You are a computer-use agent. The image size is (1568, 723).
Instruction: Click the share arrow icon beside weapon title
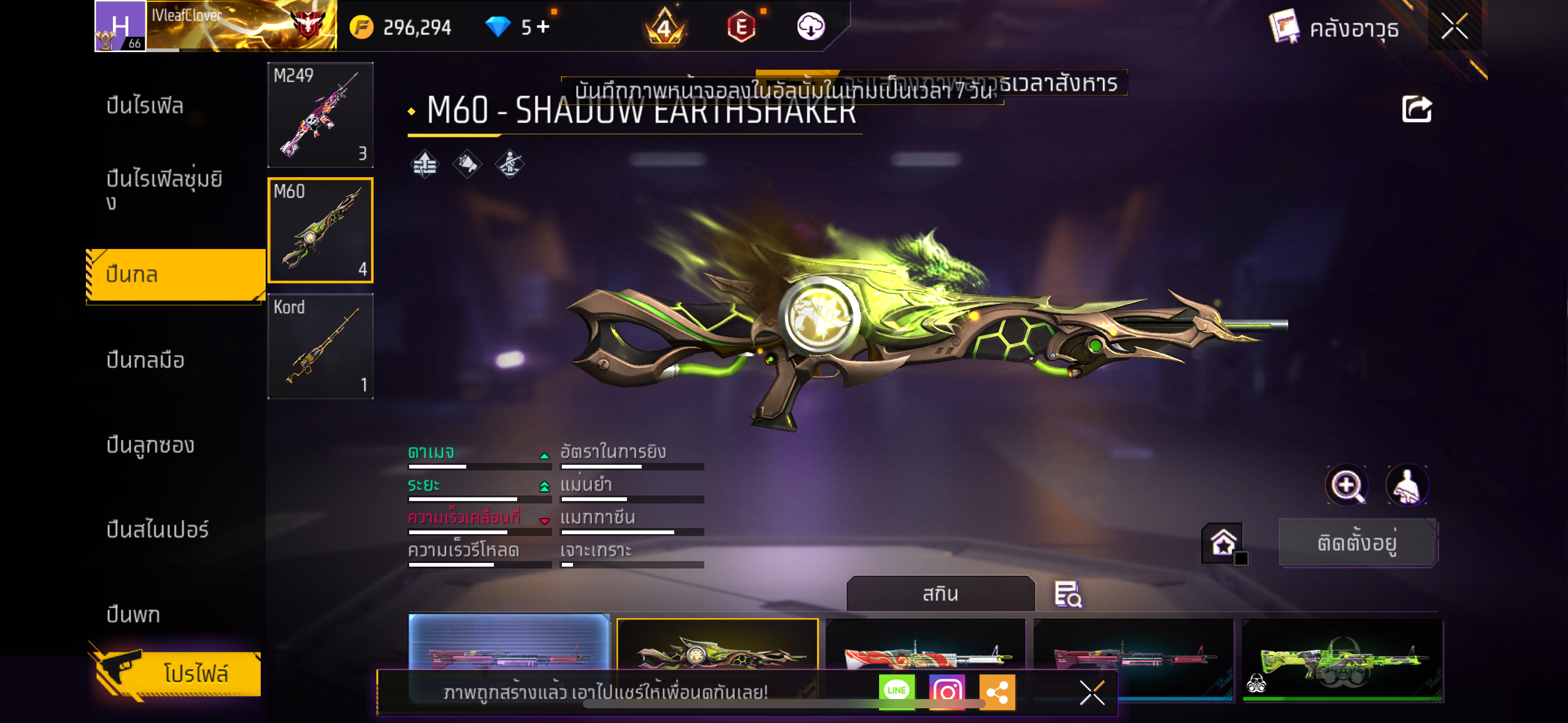1416,110
